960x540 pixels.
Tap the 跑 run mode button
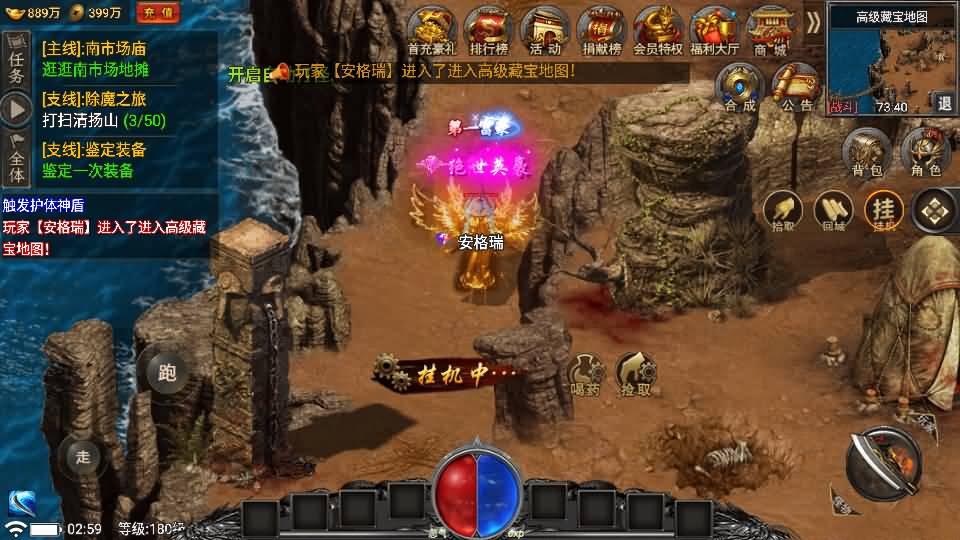pyautogui.click(x=166, y=373)
